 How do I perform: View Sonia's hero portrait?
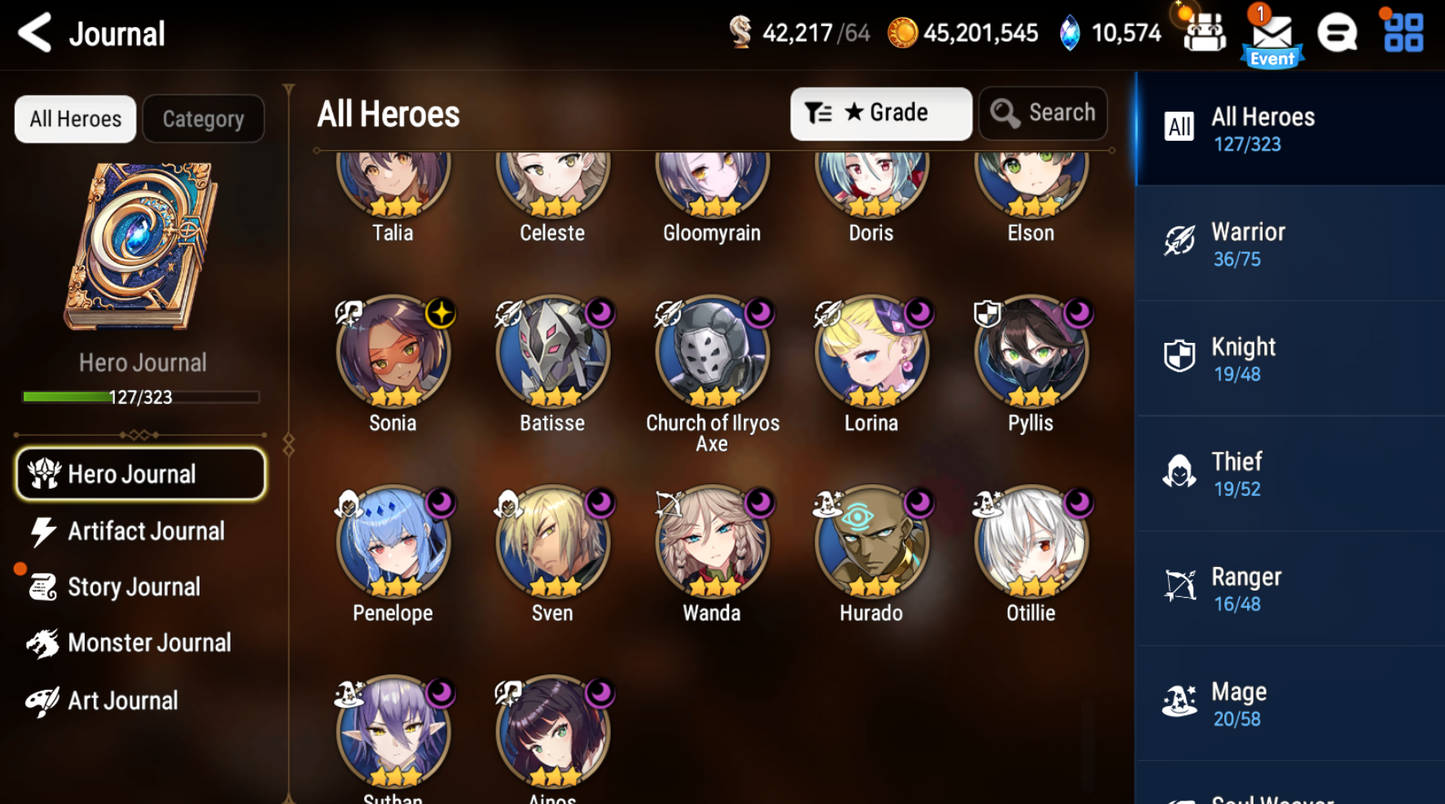(x=393, y=352)
